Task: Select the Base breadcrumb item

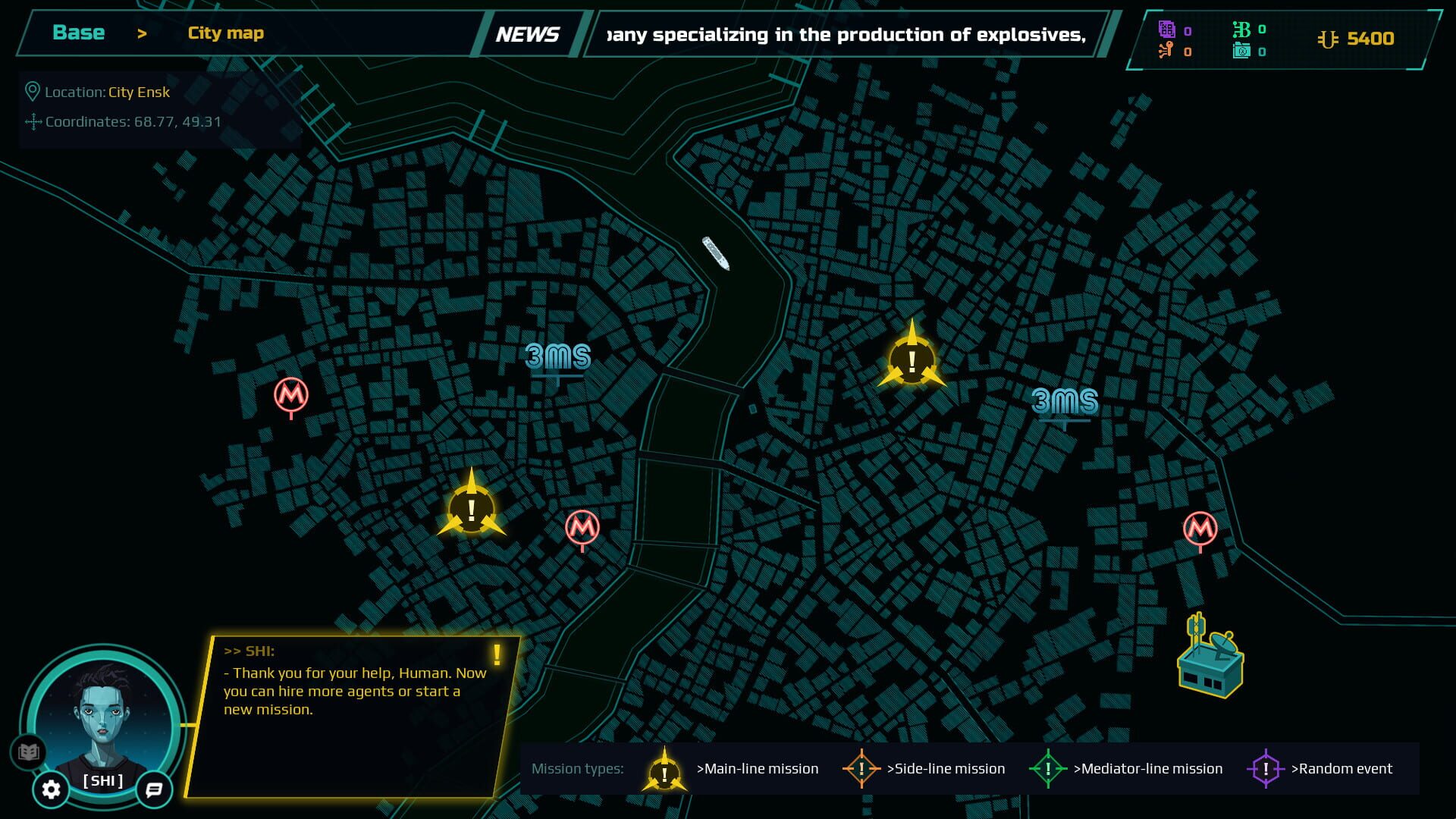Action: 78,33
